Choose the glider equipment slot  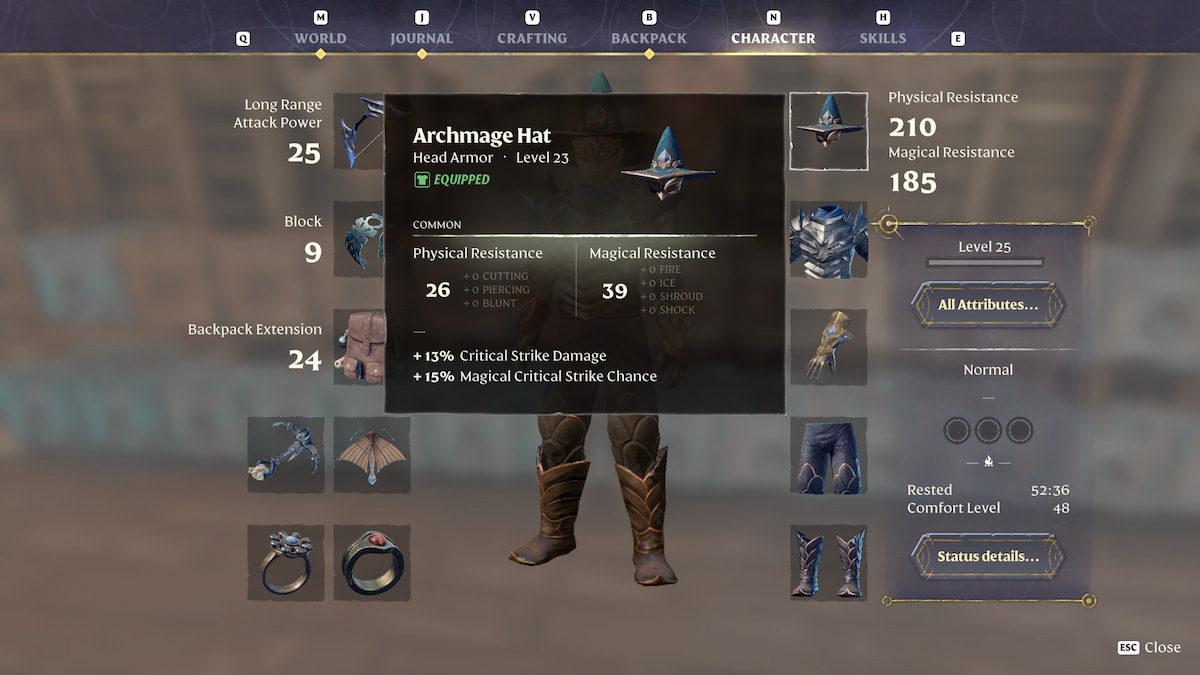pos(372,455)
